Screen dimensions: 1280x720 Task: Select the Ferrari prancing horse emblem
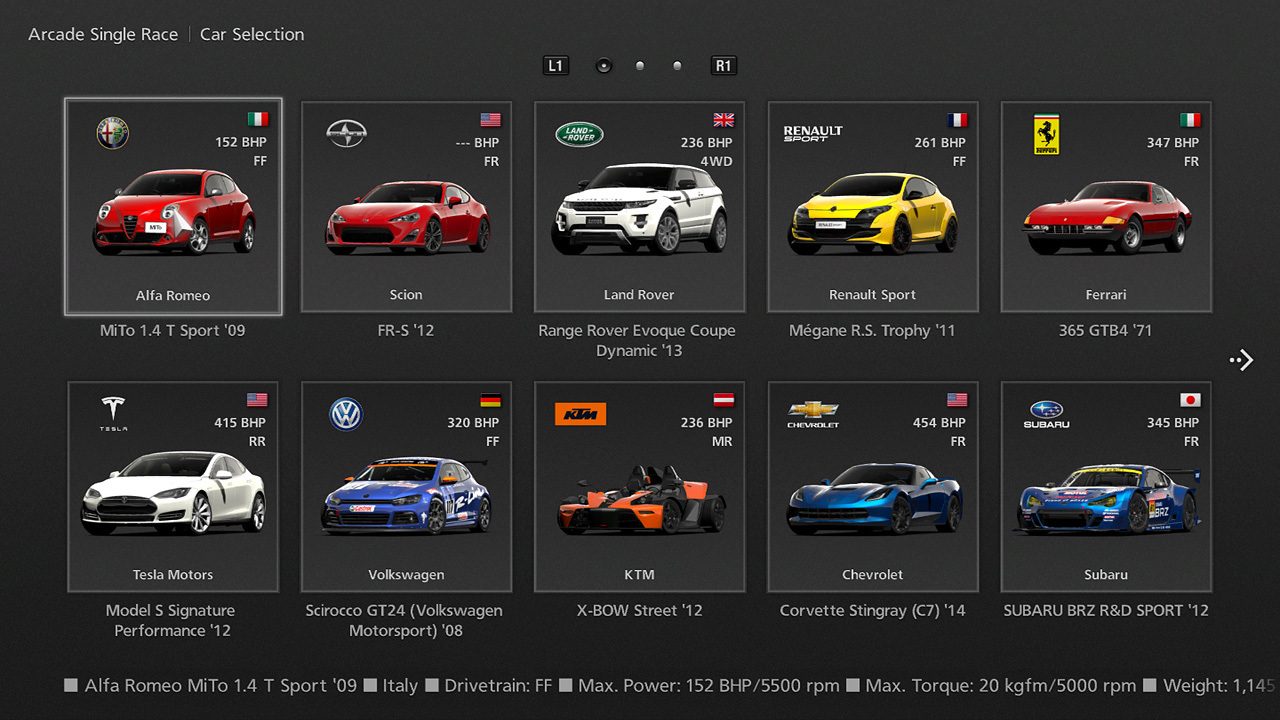point(1045,135)
